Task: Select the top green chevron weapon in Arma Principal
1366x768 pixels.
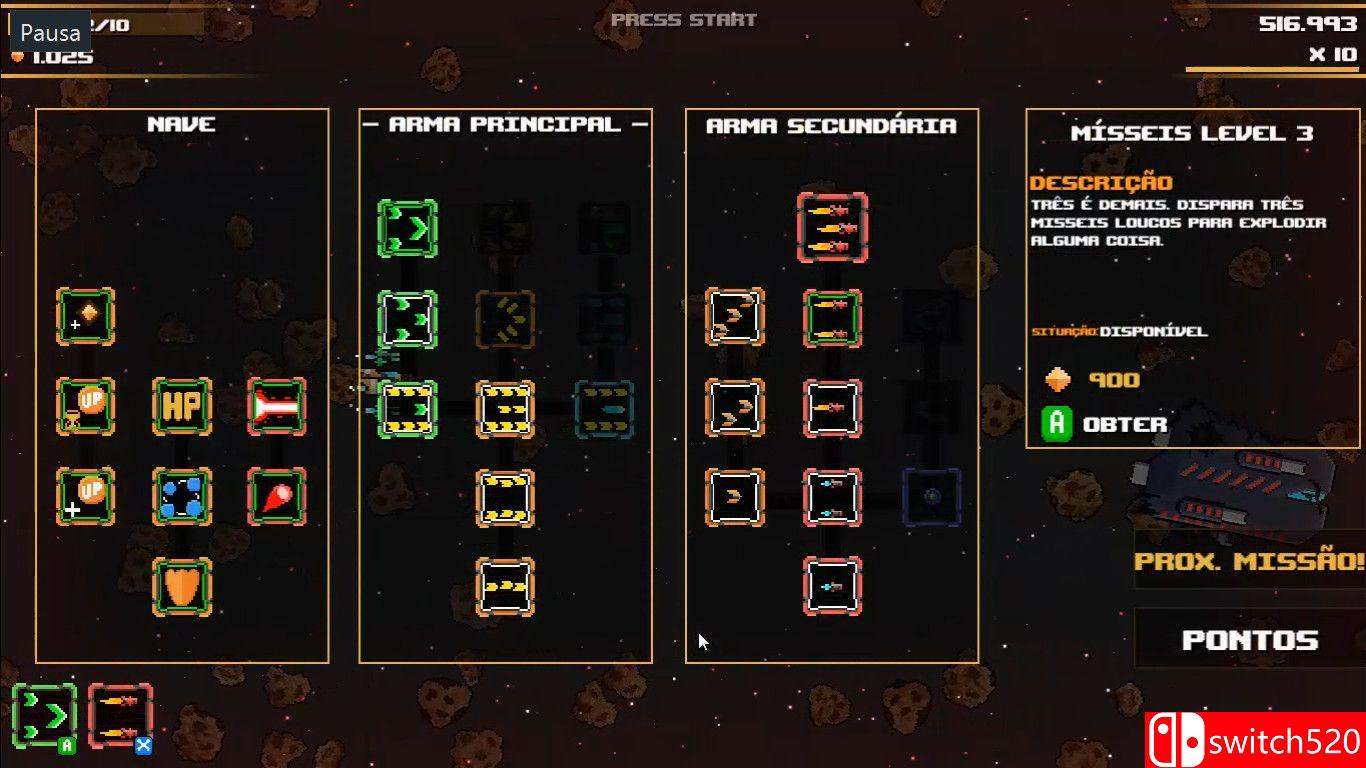Action: coord(407,228)
